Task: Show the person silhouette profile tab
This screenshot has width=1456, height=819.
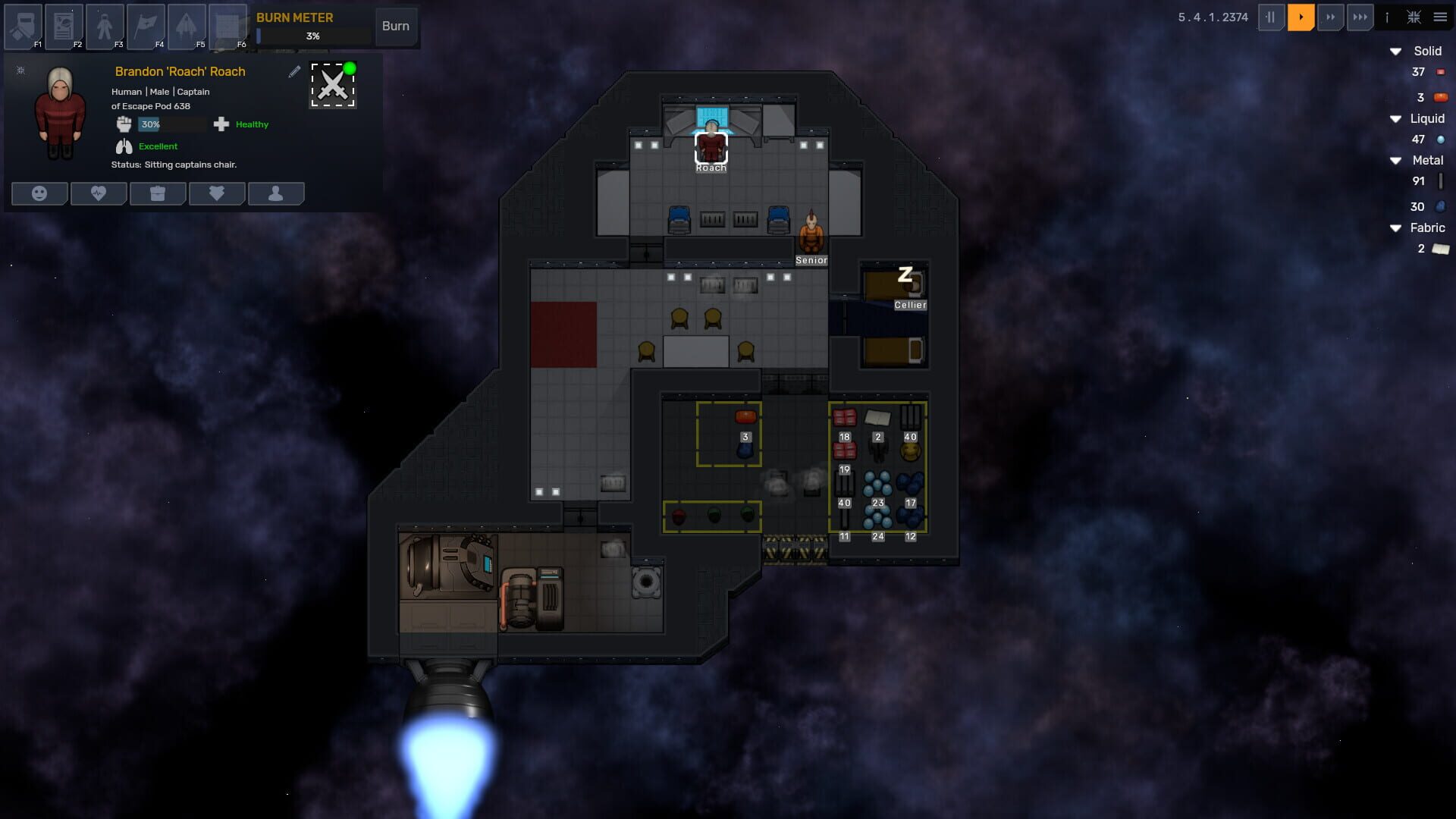Action: (x=276, y=193)
